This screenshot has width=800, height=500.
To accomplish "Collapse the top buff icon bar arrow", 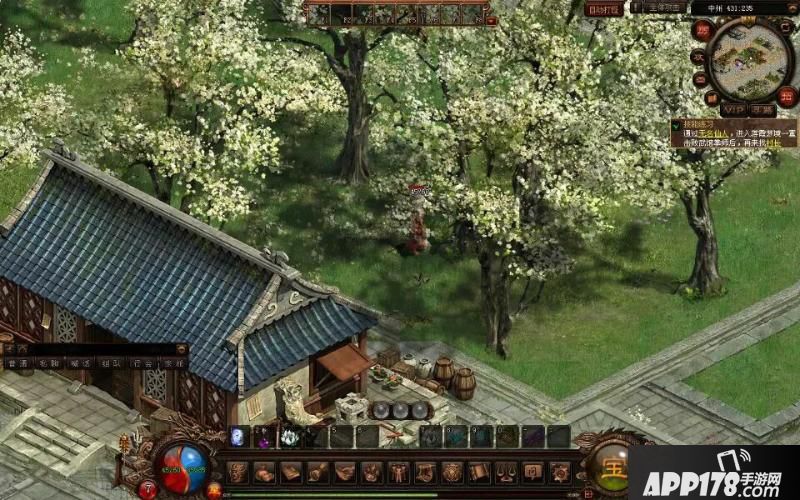I will 491,20.
